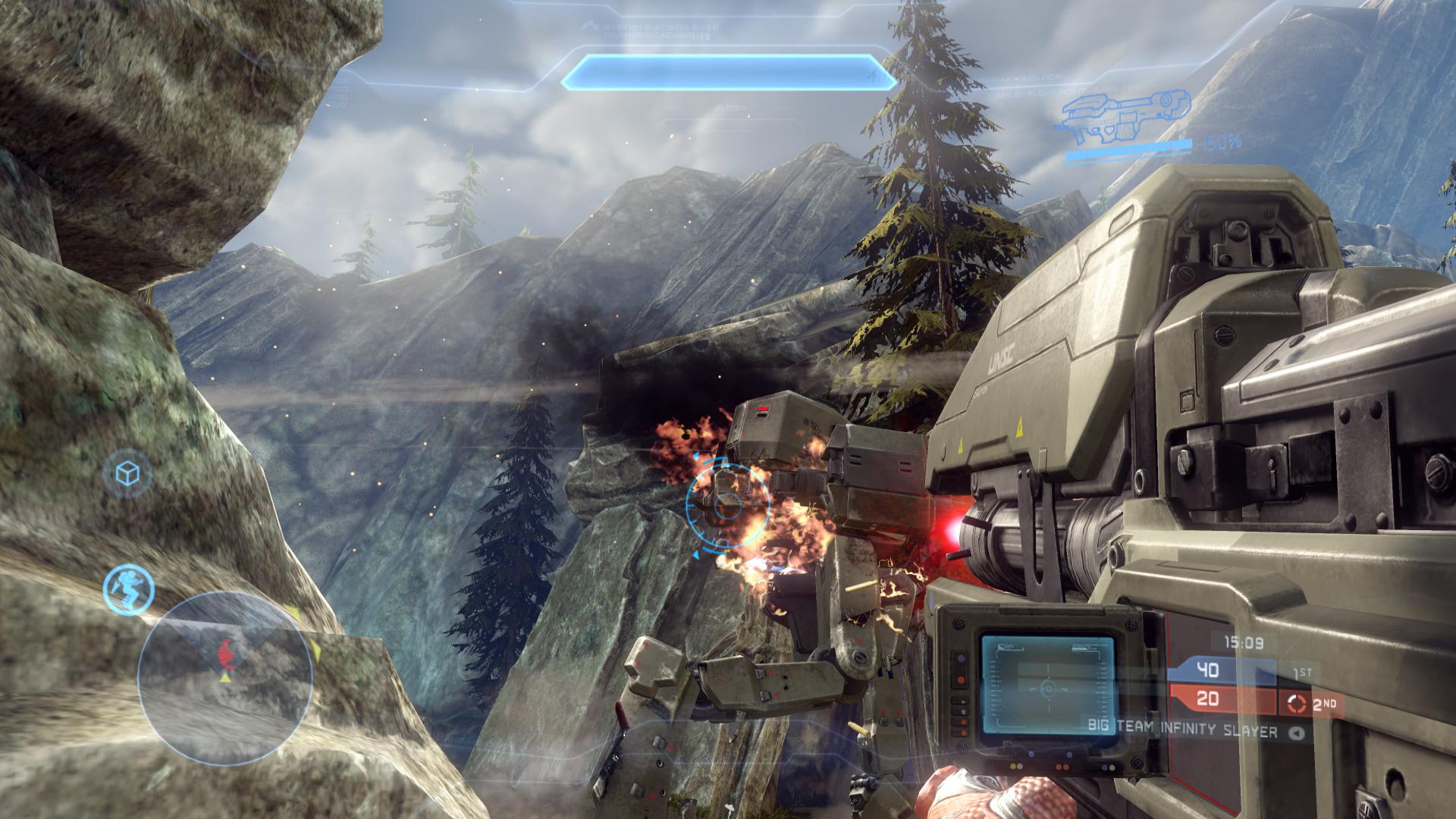
Task: Click the circular motion tracker radar
Action: coord(225,679)
